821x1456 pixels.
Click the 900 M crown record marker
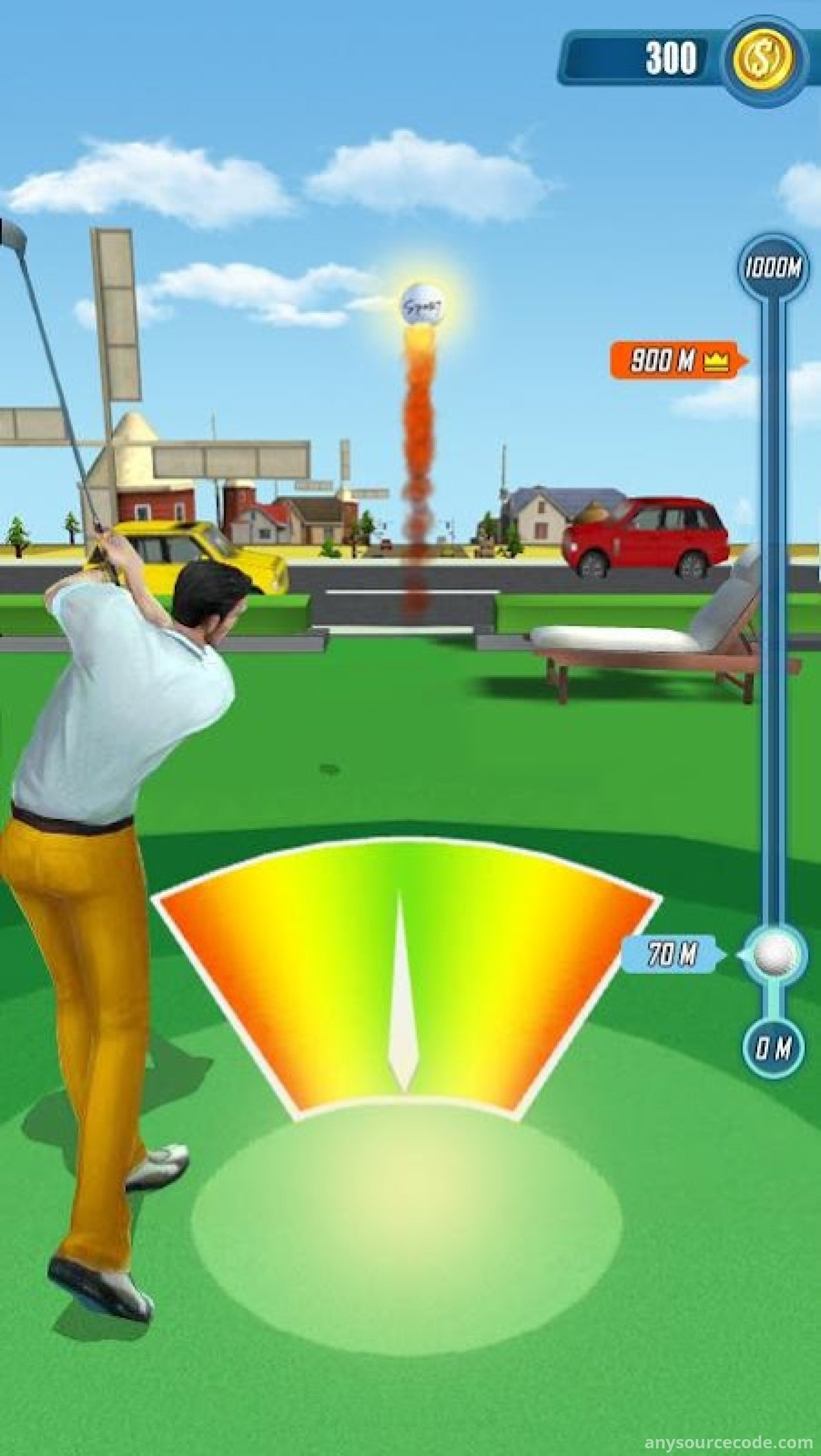[678, 360]
